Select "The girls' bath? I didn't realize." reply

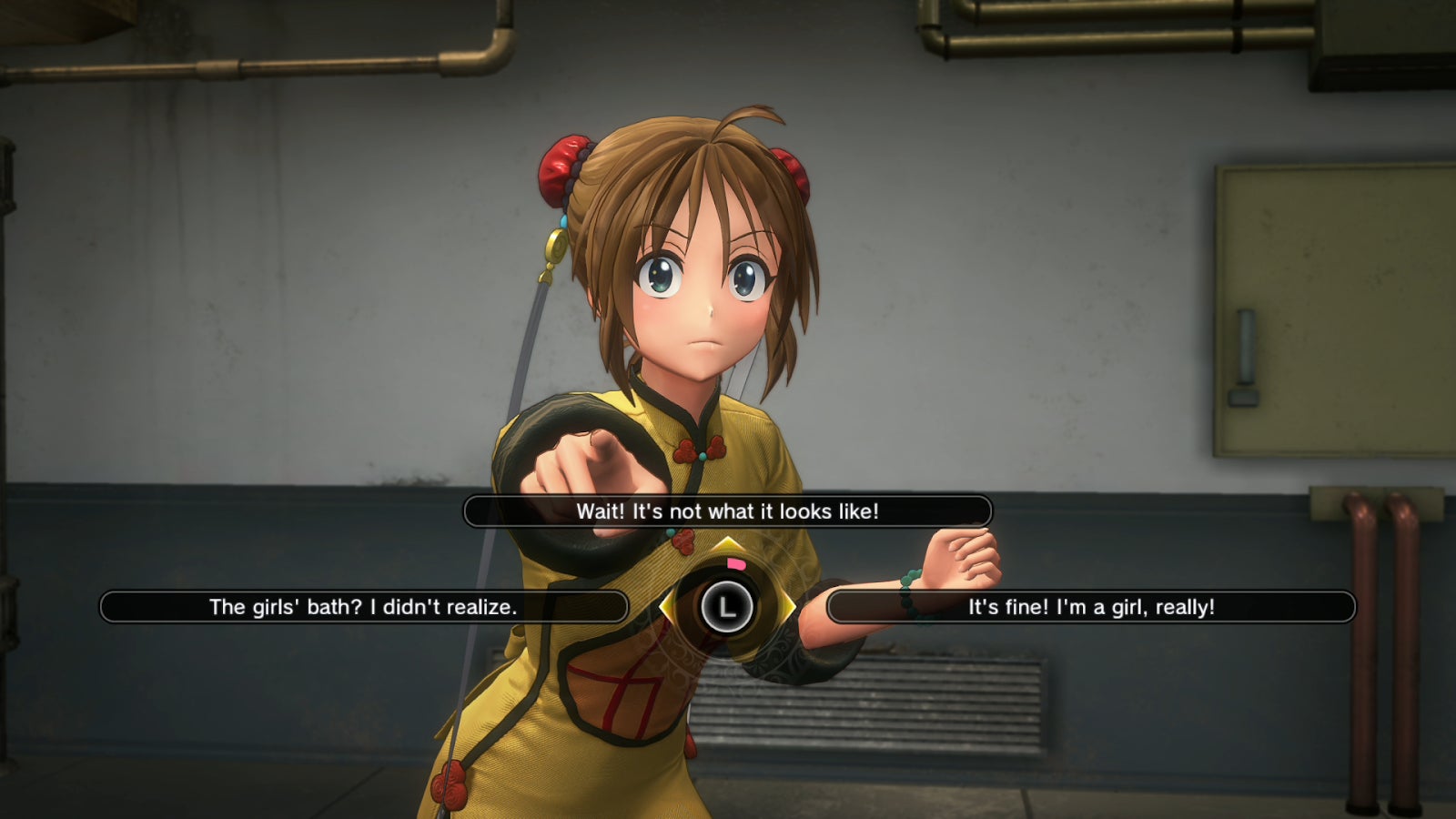363,607
